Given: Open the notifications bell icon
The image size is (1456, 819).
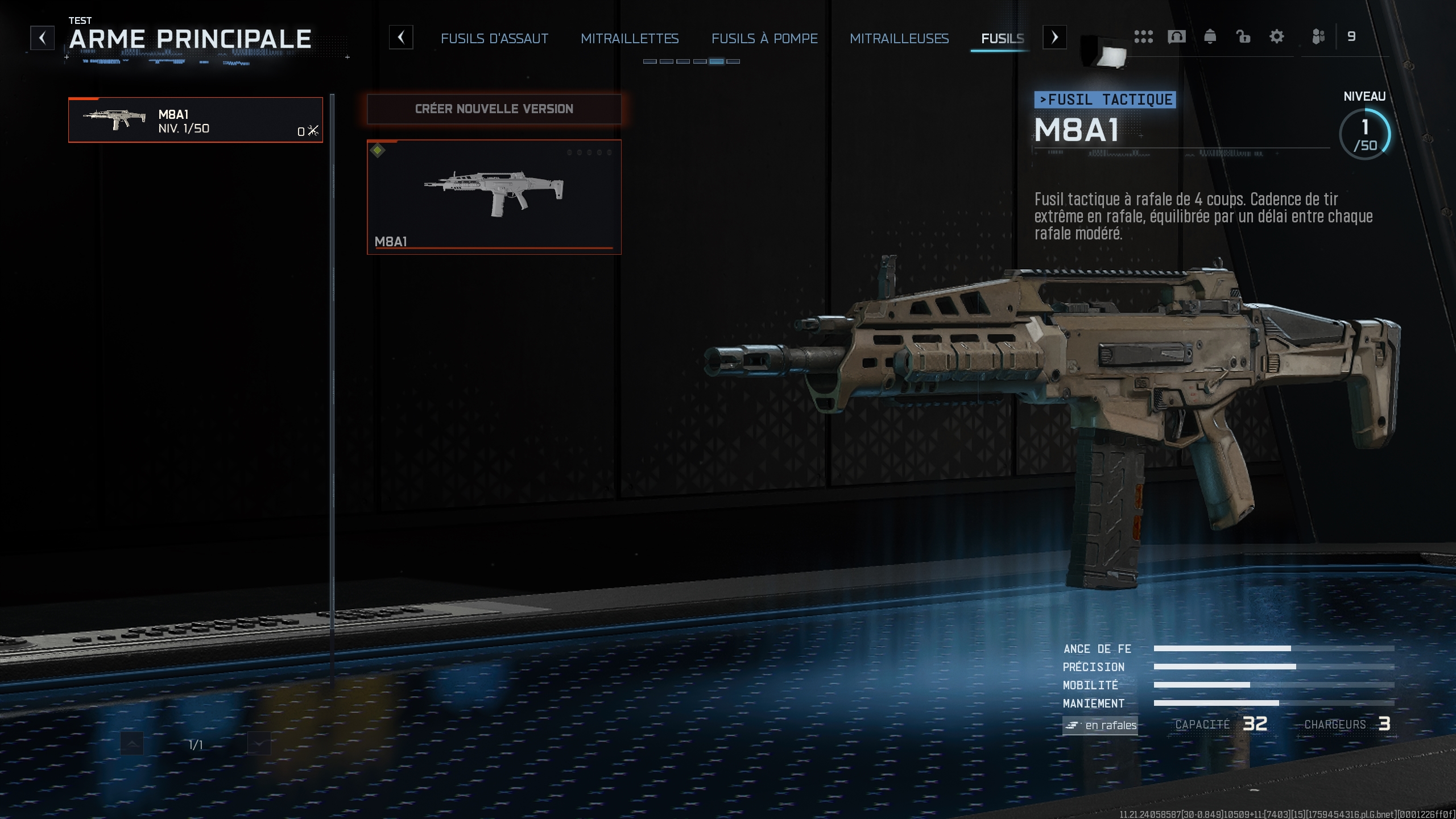Looking at the screenshot, I should tap(1210, 36).
